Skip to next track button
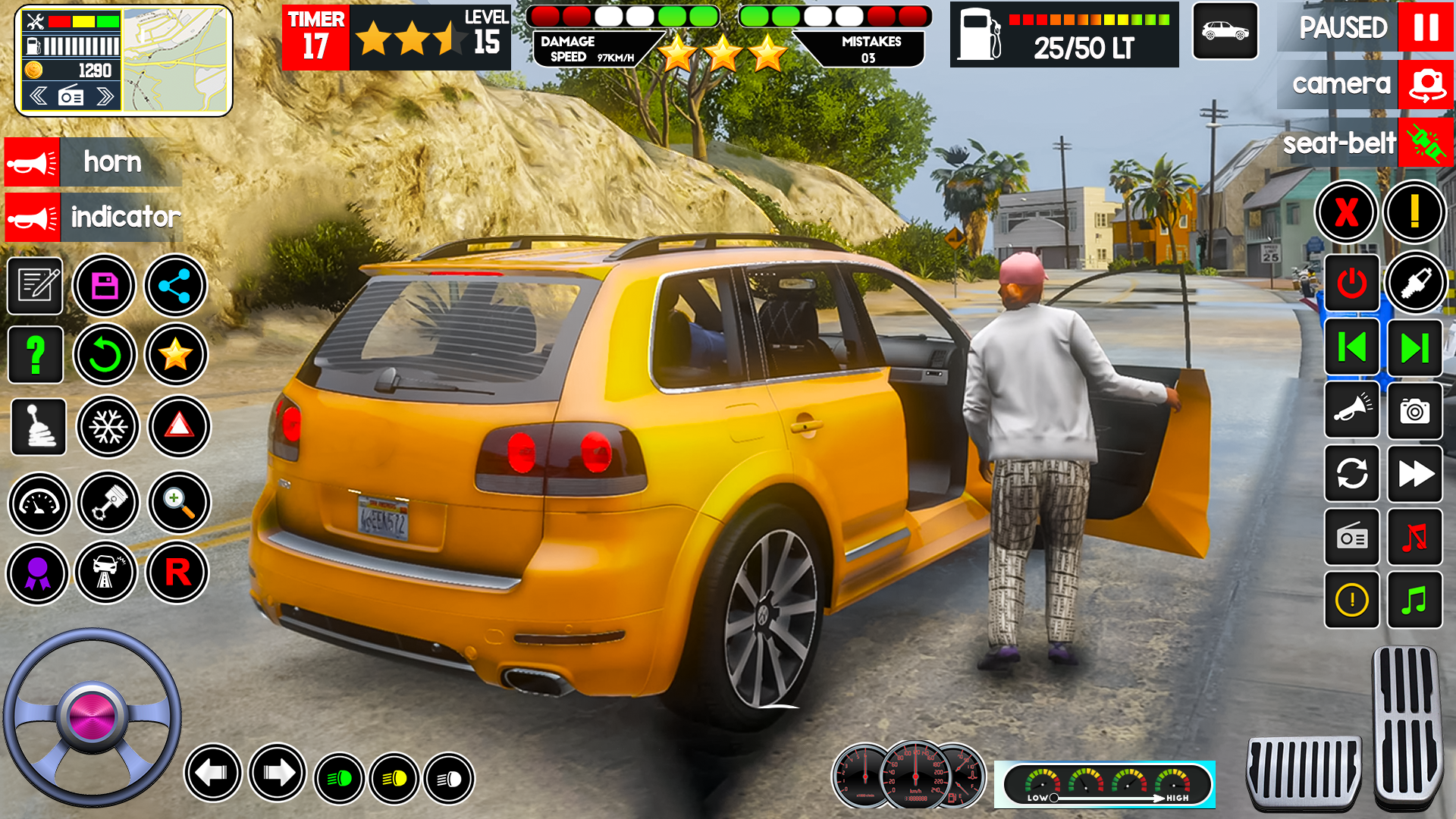Viewport: 1456px width, 819px height. click(x=1414, y=348)
